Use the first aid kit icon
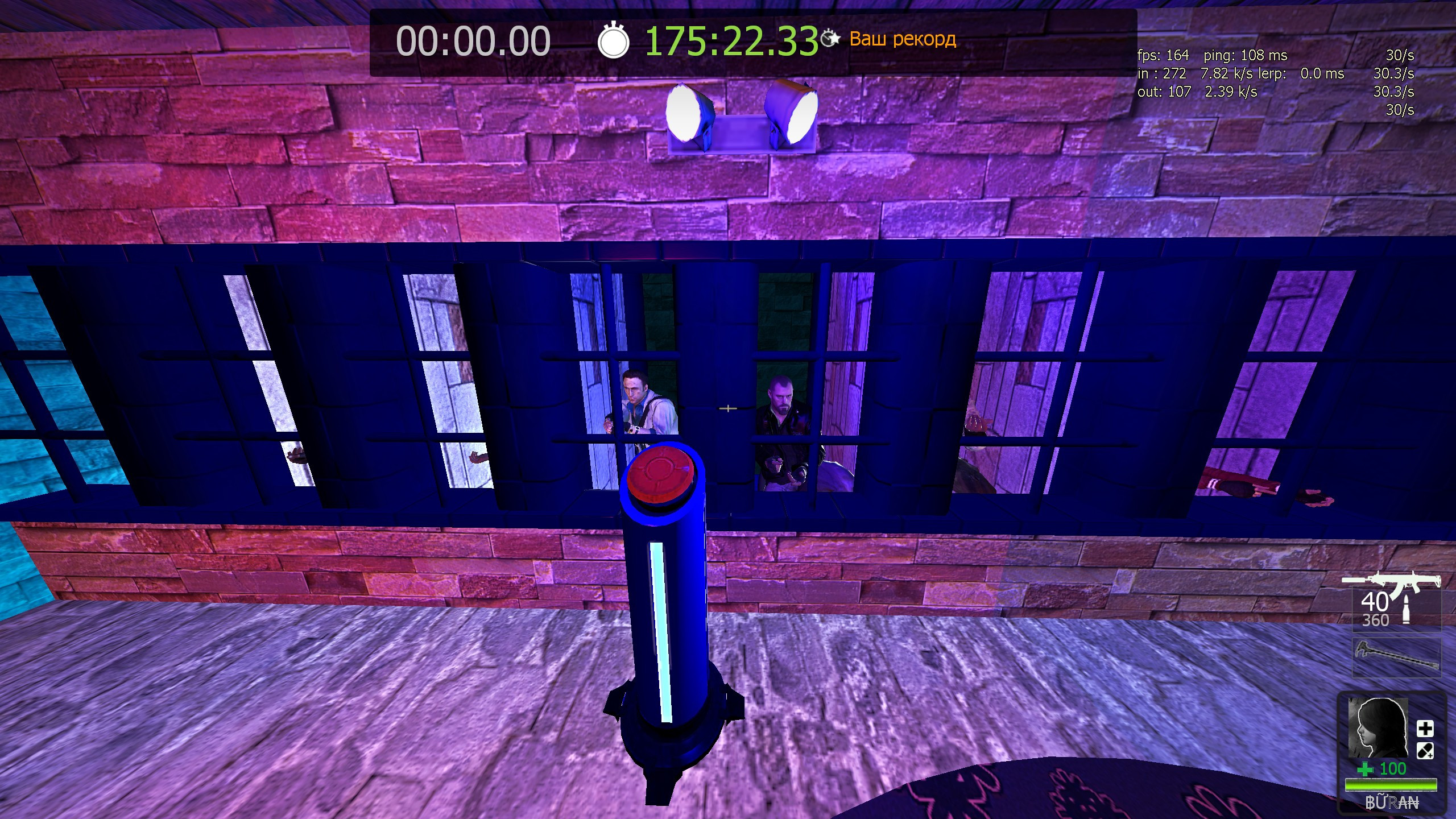This screenshot has height=819, width=1456. (1425, 729)
